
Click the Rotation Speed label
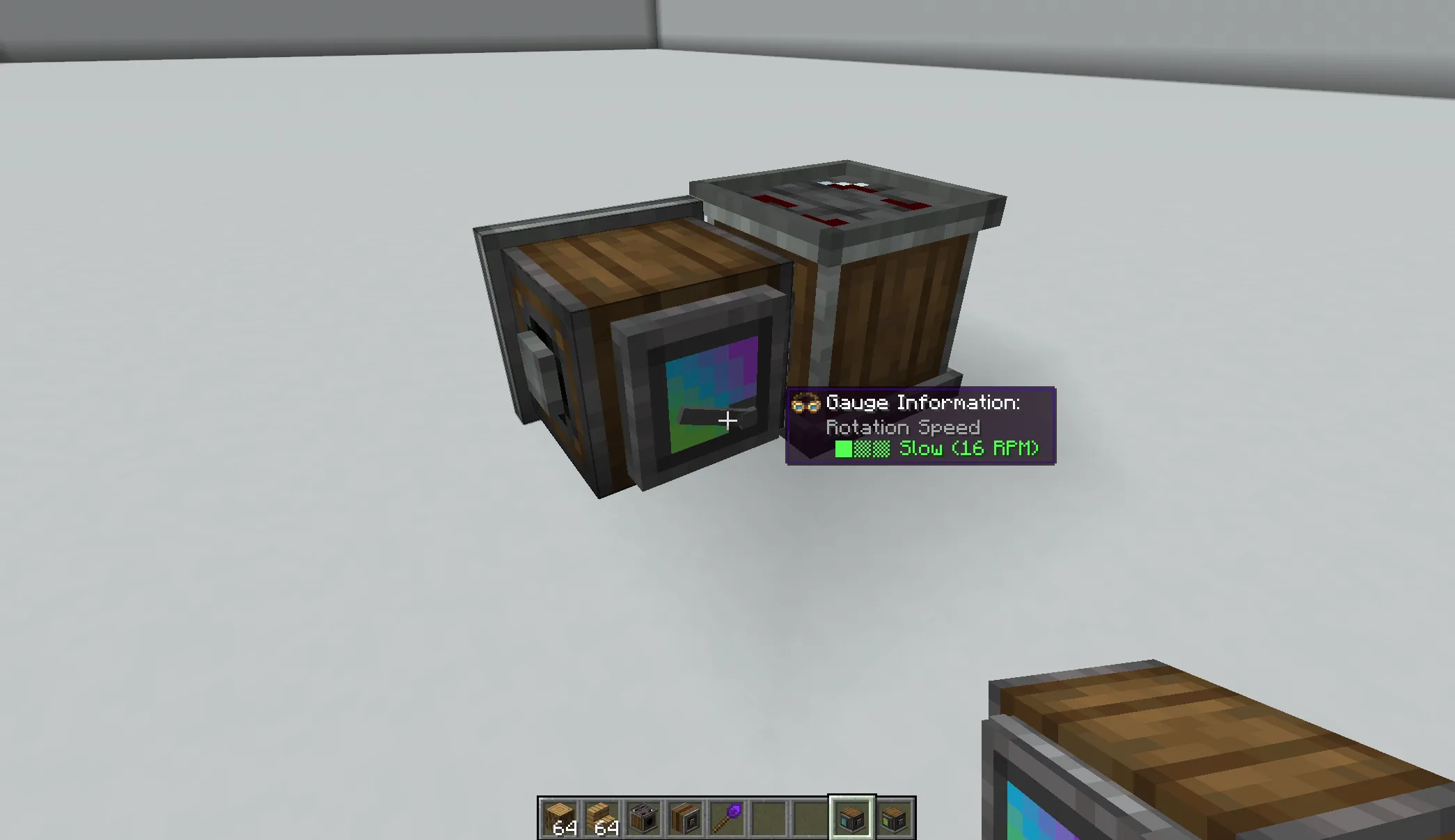[x=902, y=427]
